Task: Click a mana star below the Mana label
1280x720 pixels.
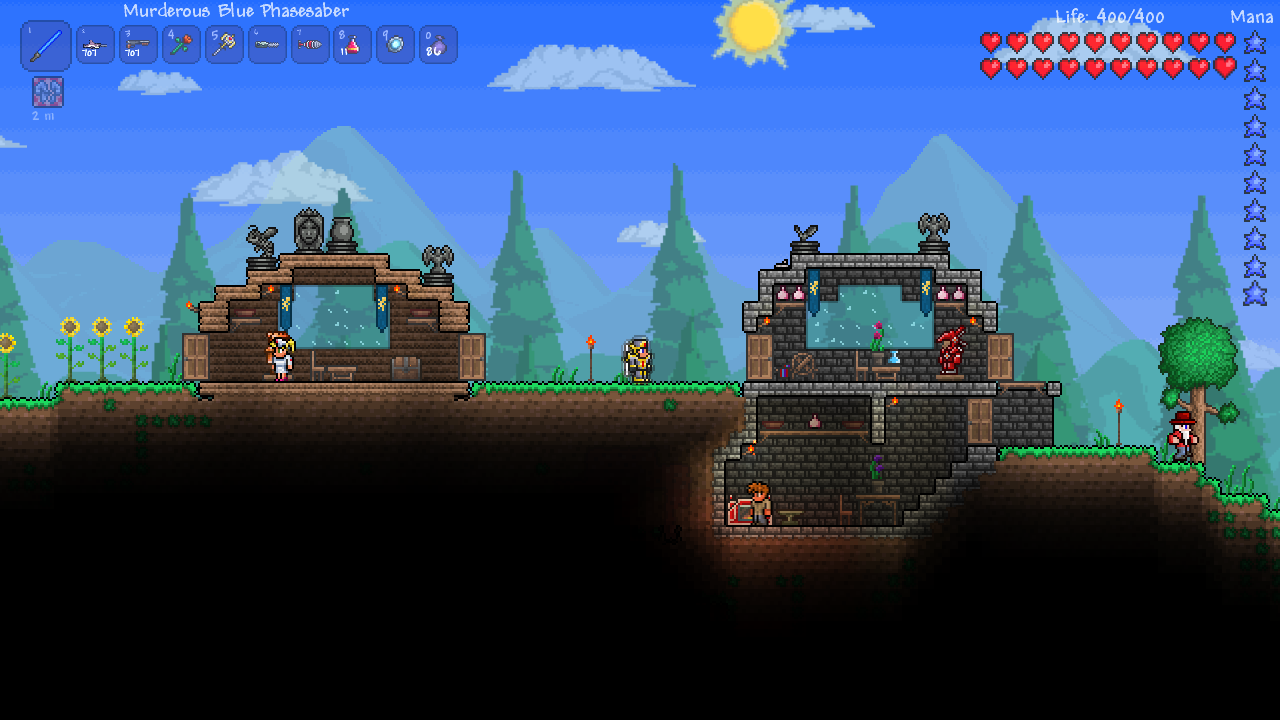Action: pyautogui.click(x=1255, y=45)
